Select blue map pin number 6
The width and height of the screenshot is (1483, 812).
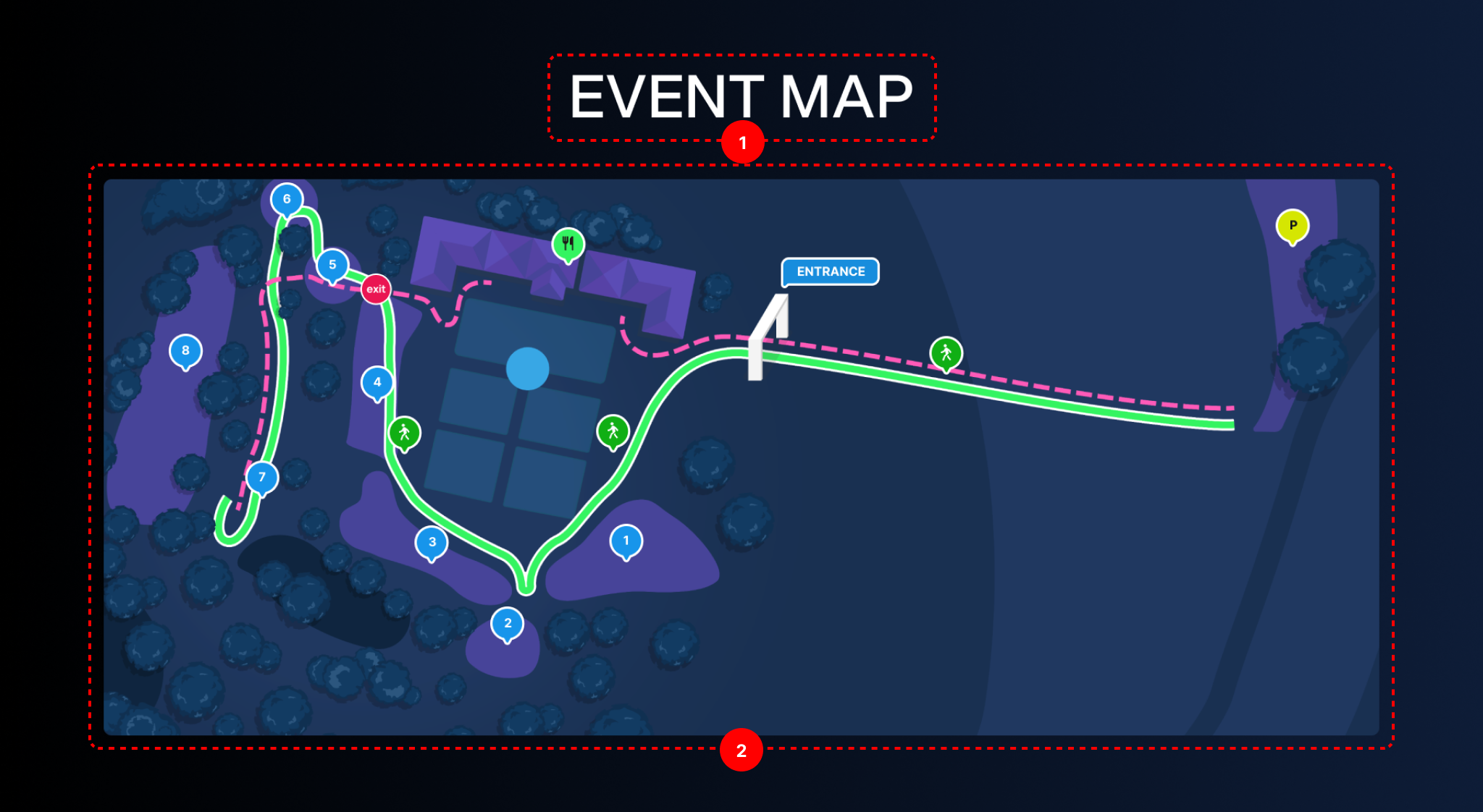pos(287,199)
